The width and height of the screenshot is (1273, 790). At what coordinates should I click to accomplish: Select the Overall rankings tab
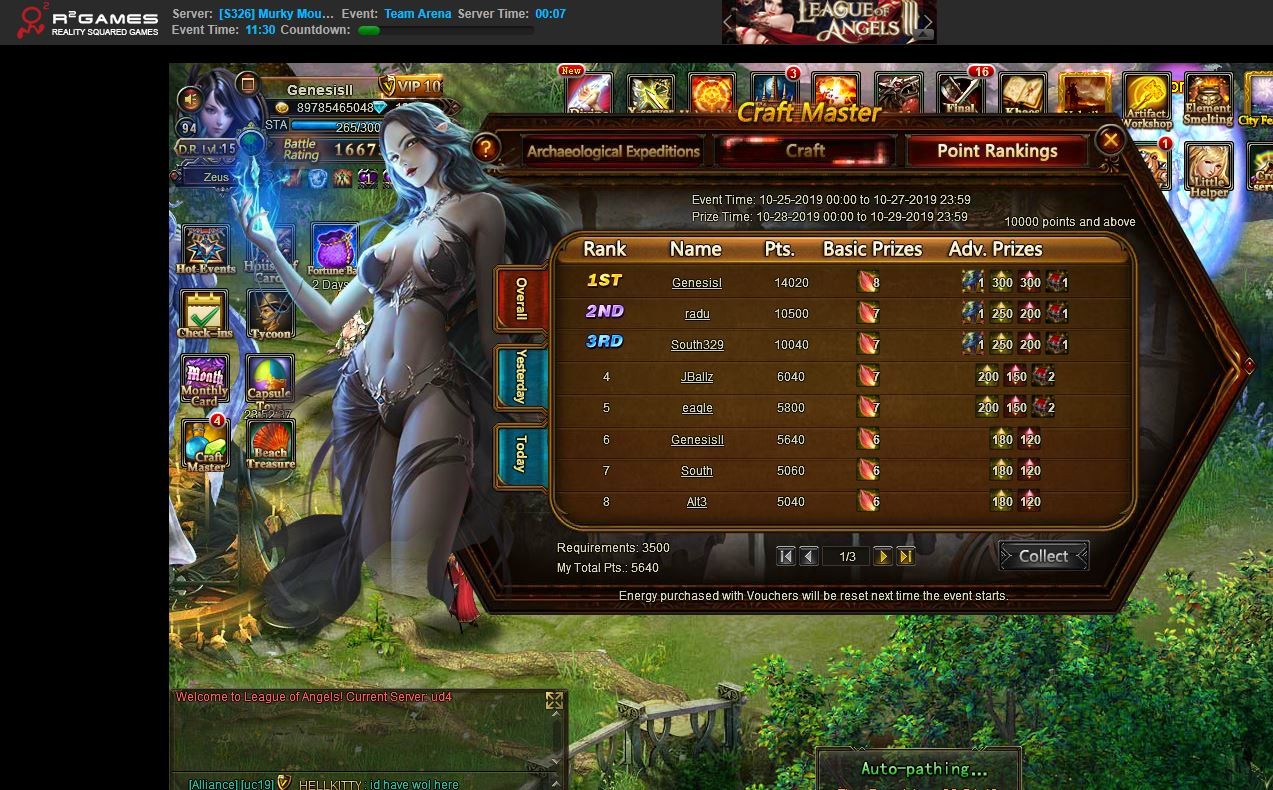click(x=521, y=299)
